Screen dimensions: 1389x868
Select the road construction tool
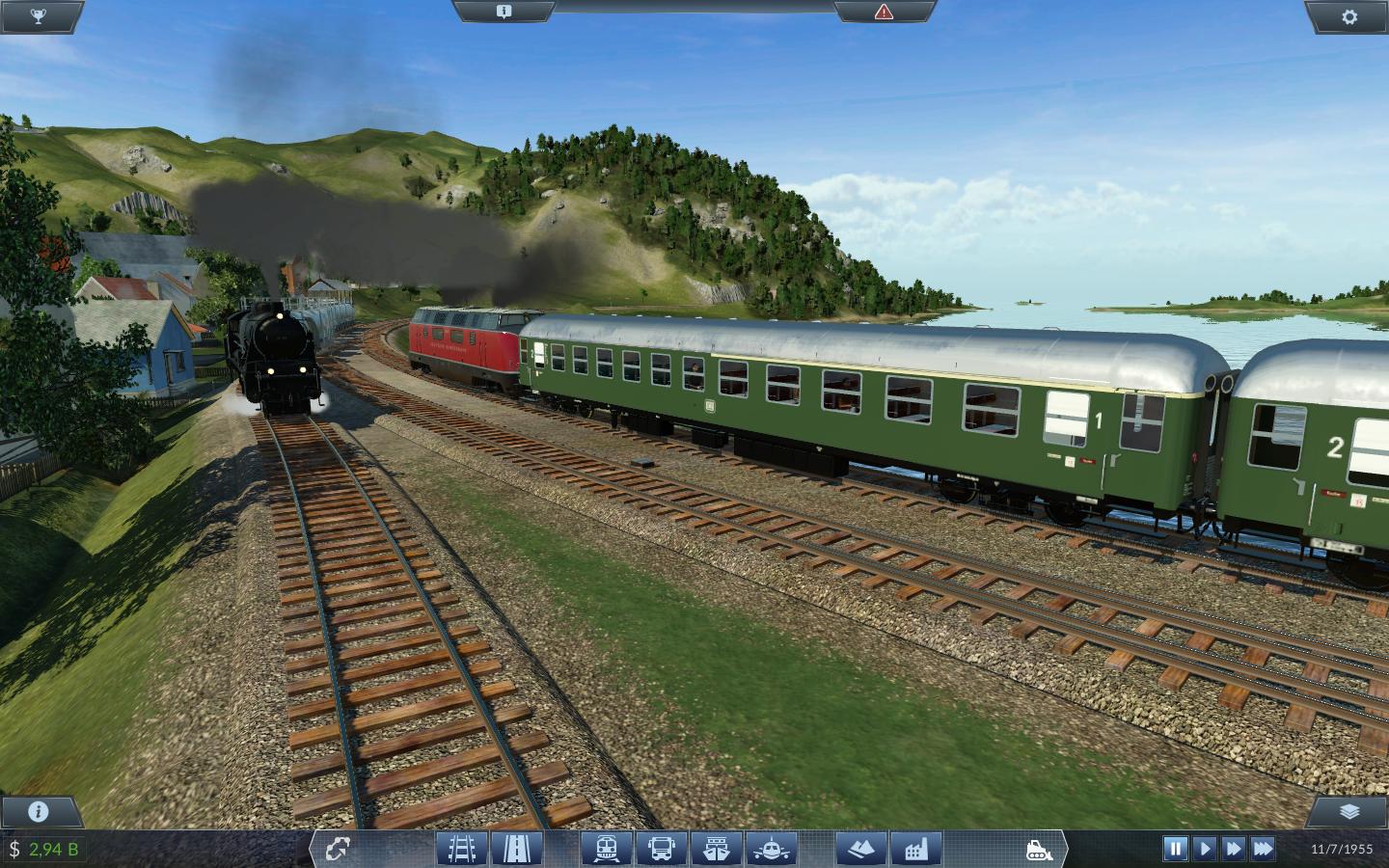point(517,849)
